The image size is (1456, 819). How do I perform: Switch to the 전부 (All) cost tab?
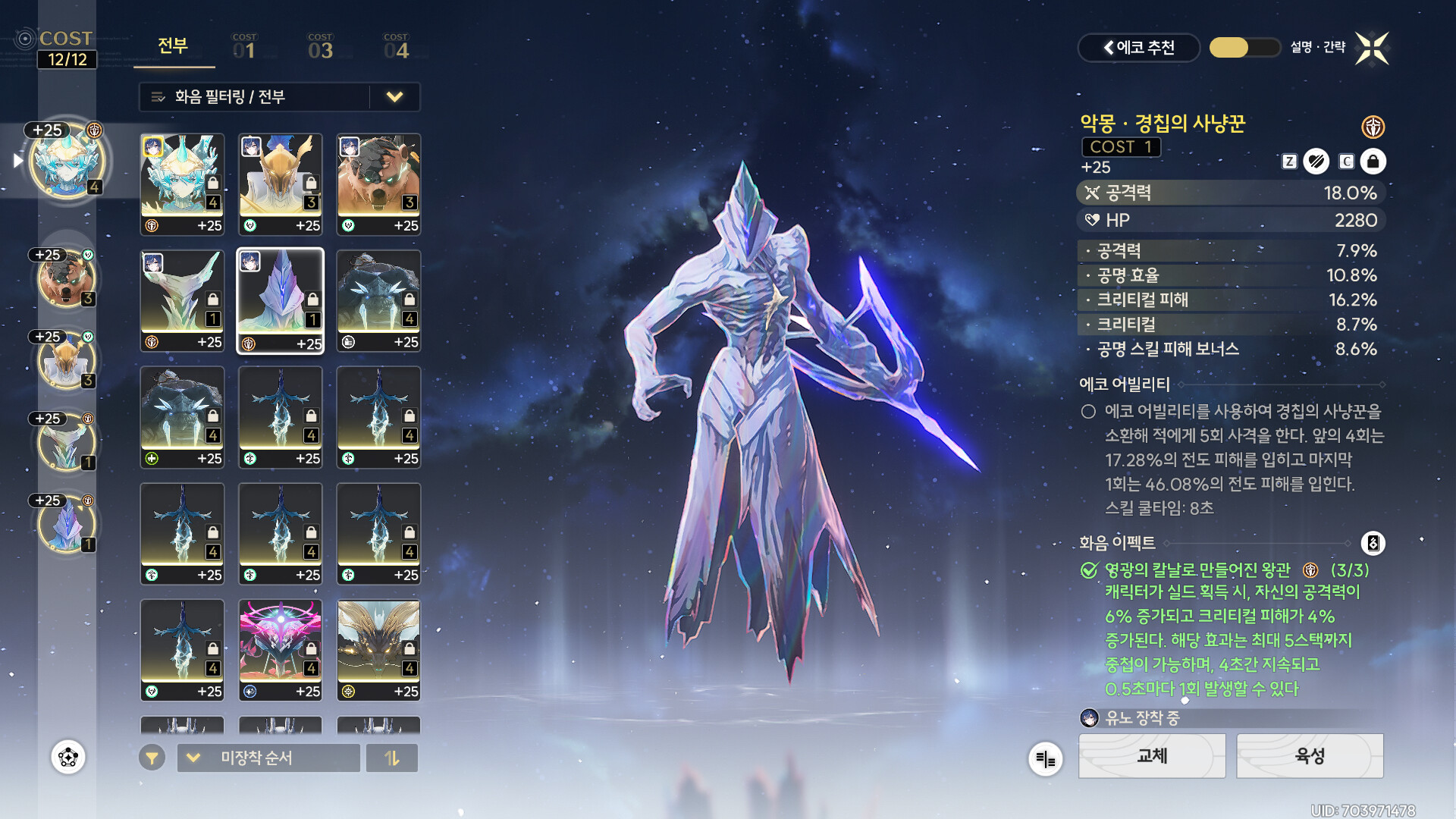tap(173, 46)
